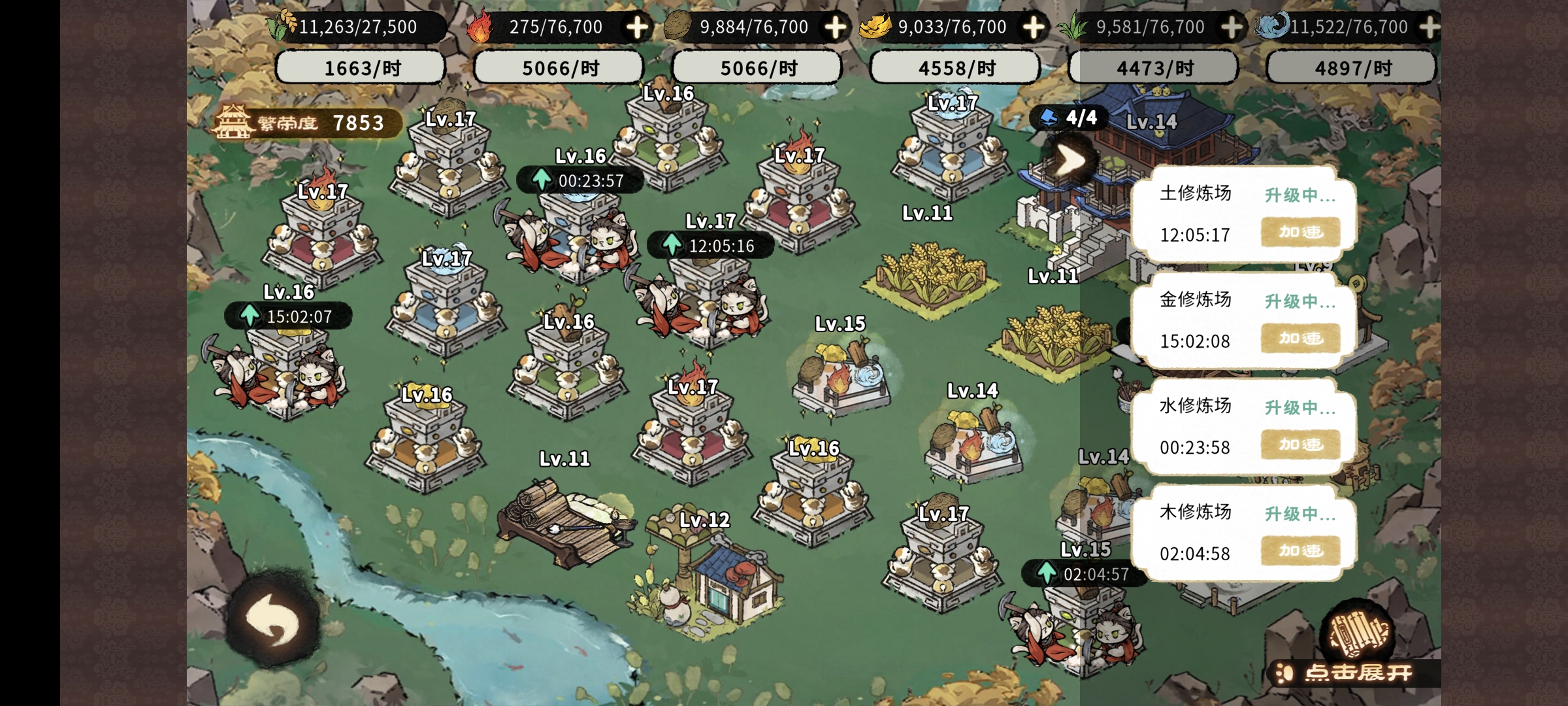Viewport: 1568px width, 706px height.
Task: Add more fire resource with plus
Action: [637, 27]
